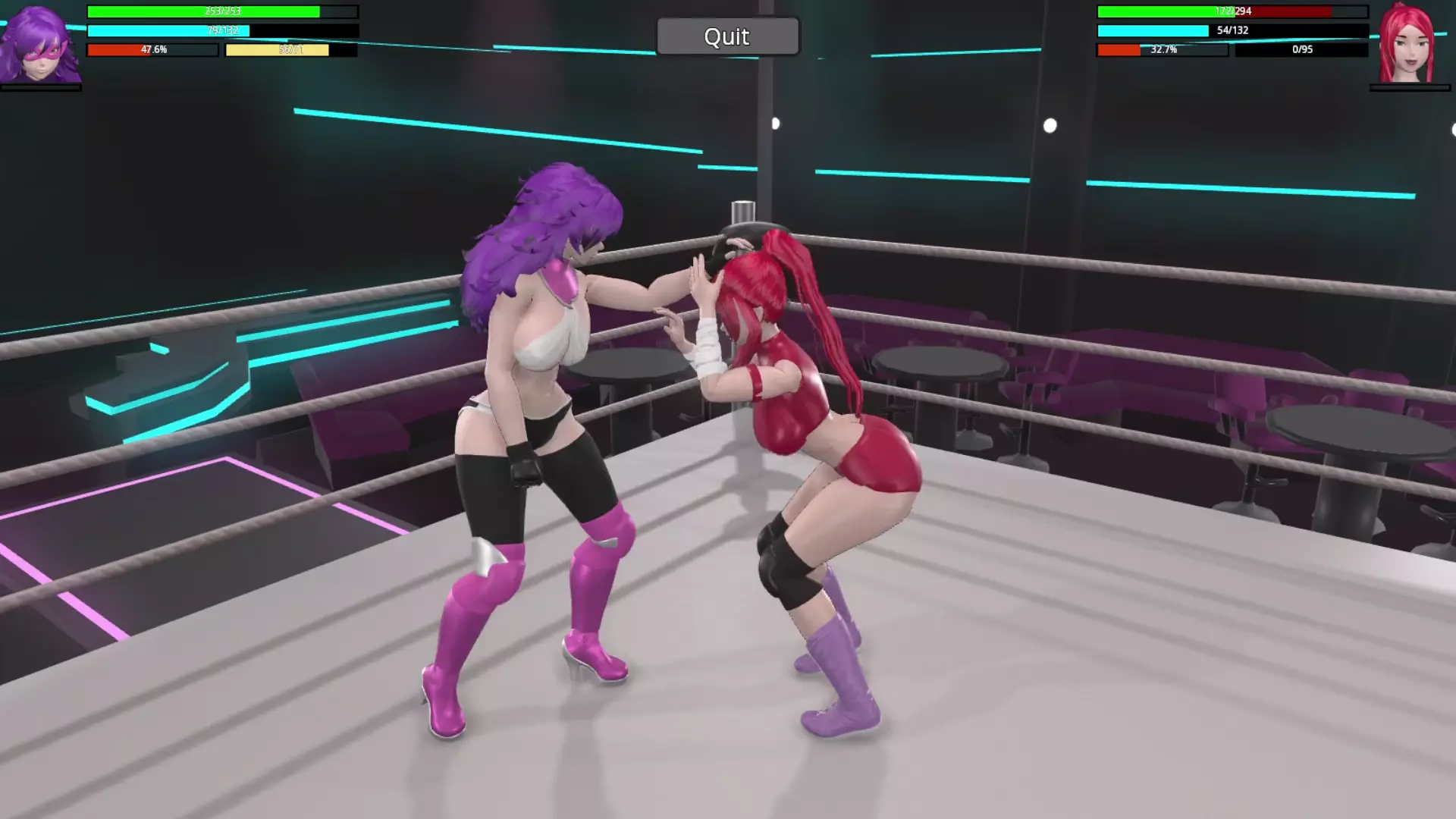The image size is (1456, 819).
Task: Select the red-haired fighter portrait
Action: (1407, 44)
